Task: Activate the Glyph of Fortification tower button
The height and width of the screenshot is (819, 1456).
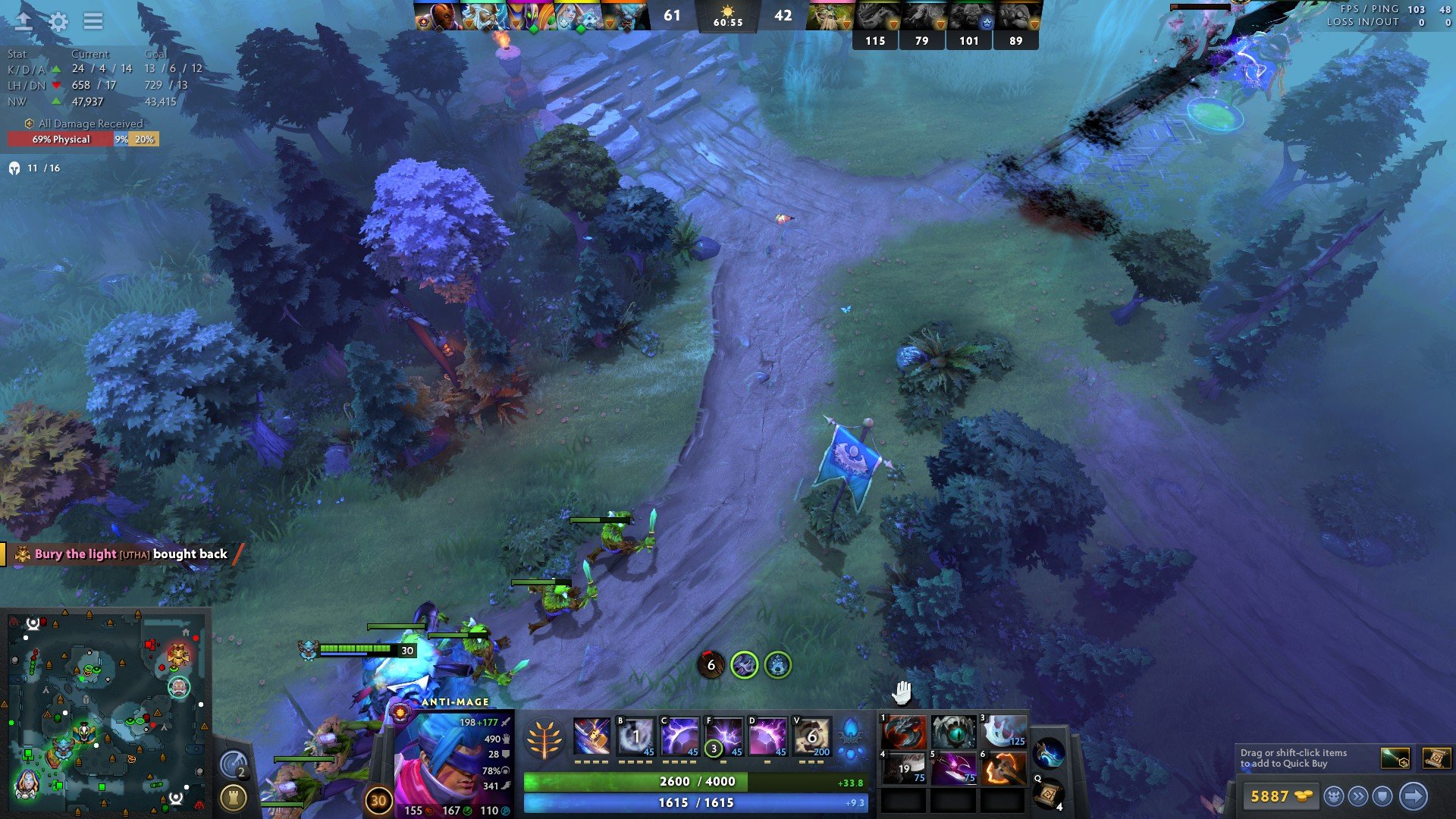Action: (x=233, y=797)
